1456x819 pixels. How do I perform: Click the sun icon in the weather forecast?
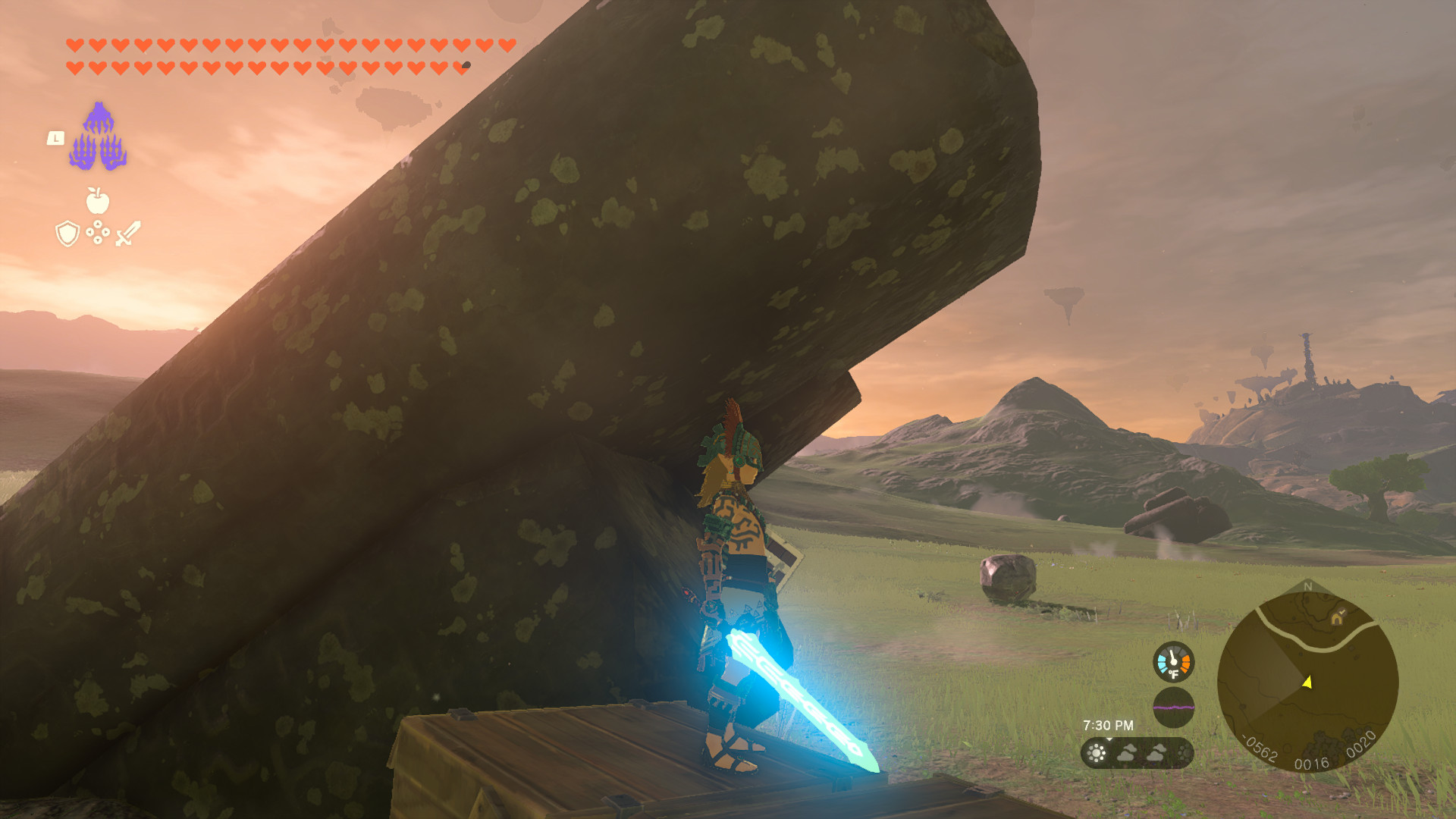[x=1097, y=752]
